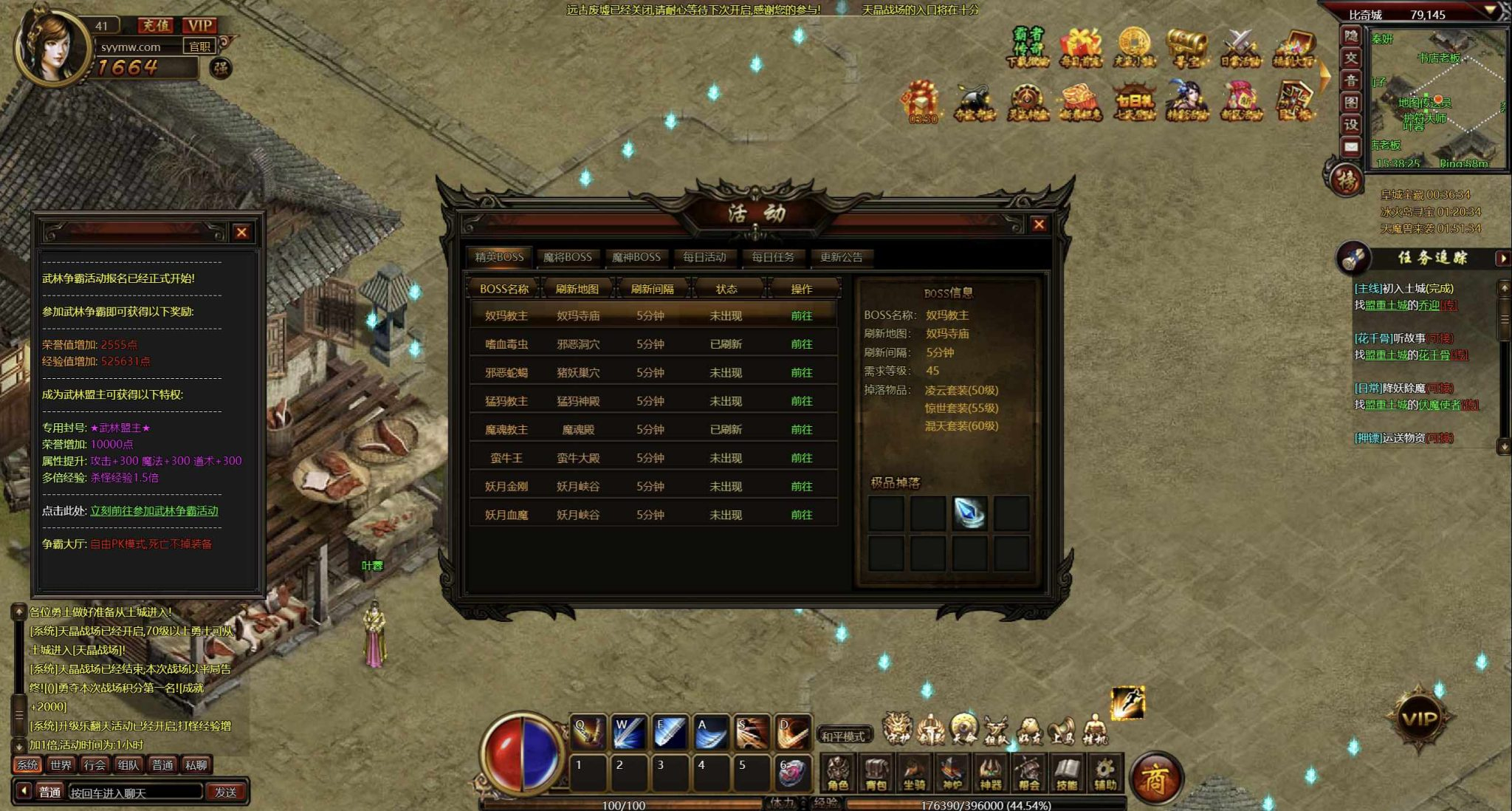Open the round 商 shop button
Image resolution: width=1512 pixels, height=811 pixels.
pyautogui.click(x=1156, y=779)
